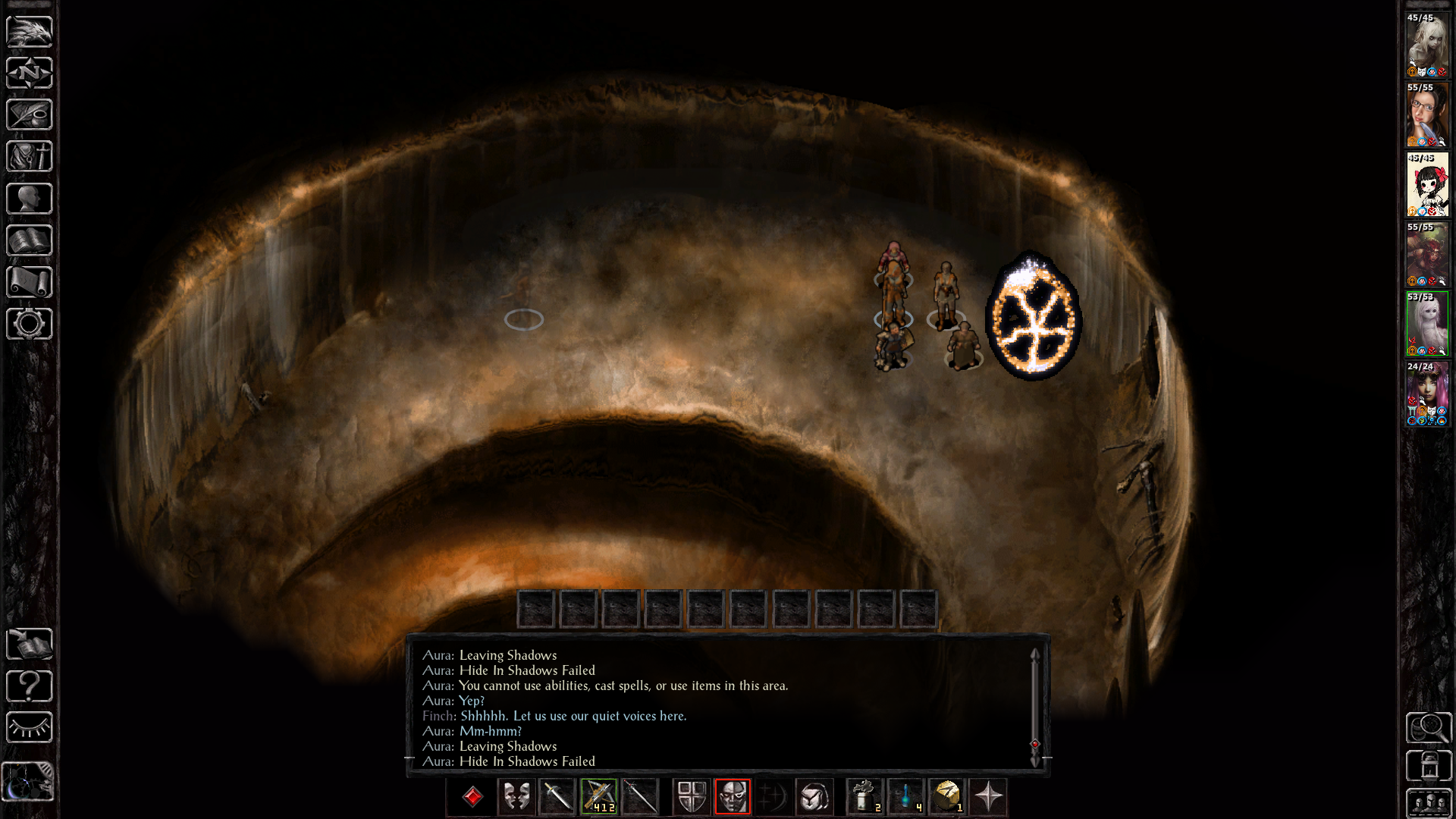
Task: Open the options gear
Action: click(30, 324)
